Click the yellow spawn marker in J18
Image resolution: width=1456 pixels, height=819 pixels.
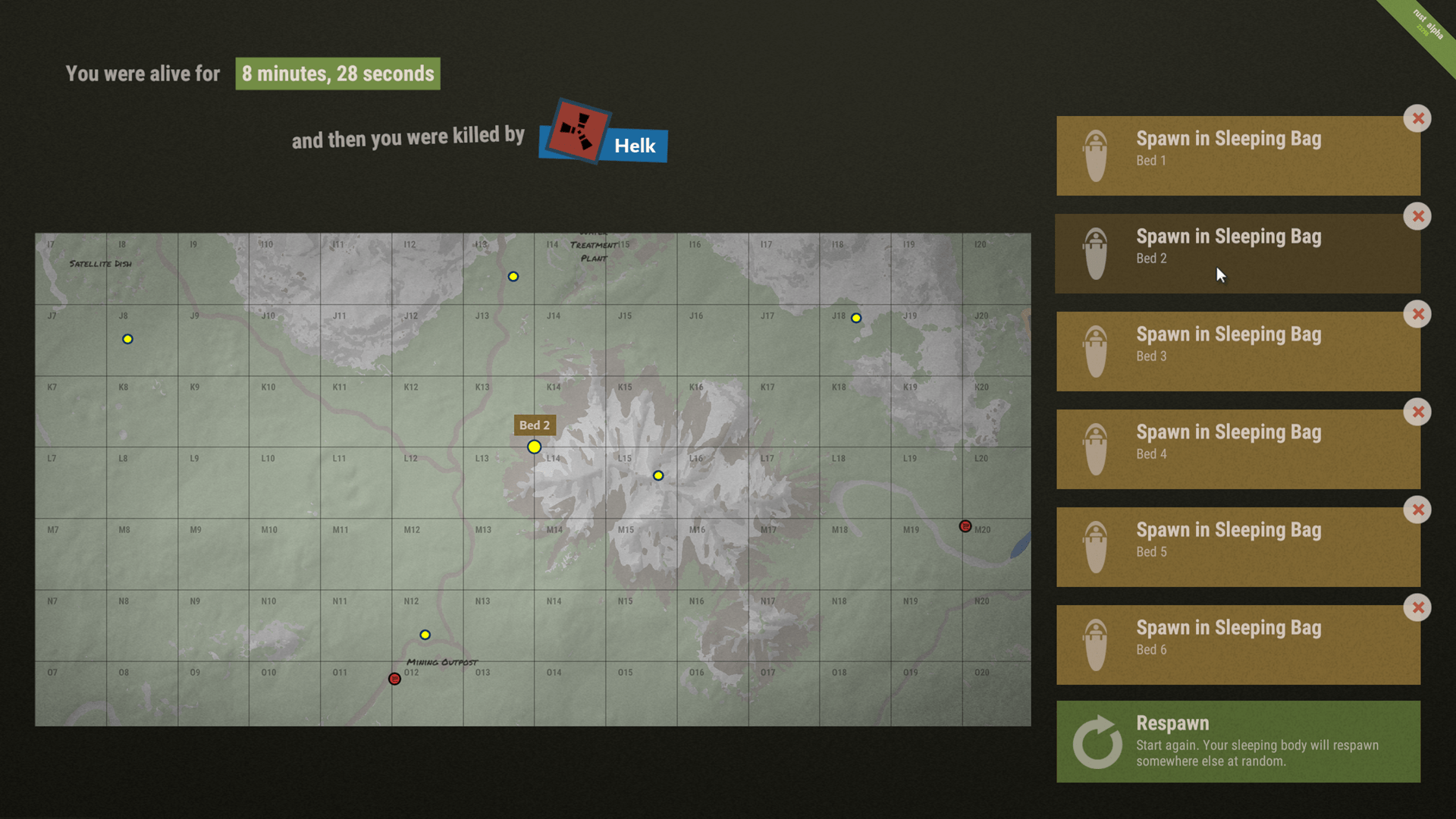856,318
